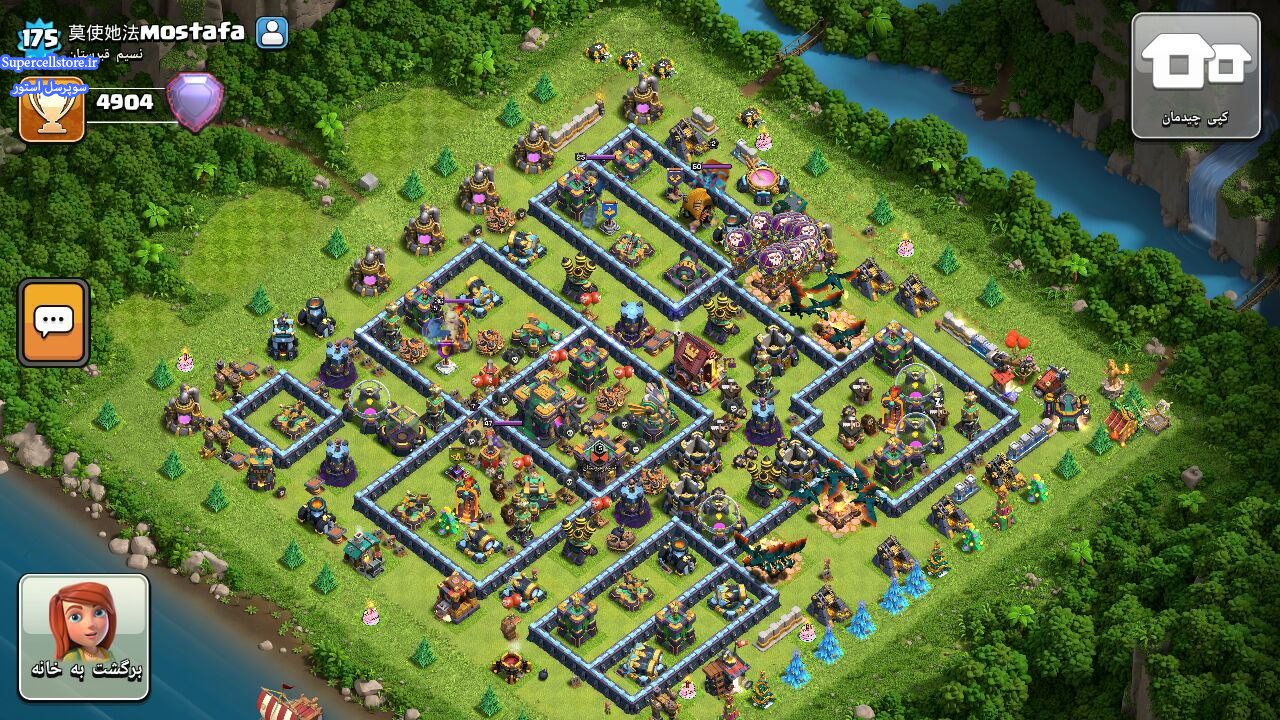Copy this base layout
Image resolution: width=1280 pixels, height=720 pixels.
pyautogui.click(x=1195, y=75)
